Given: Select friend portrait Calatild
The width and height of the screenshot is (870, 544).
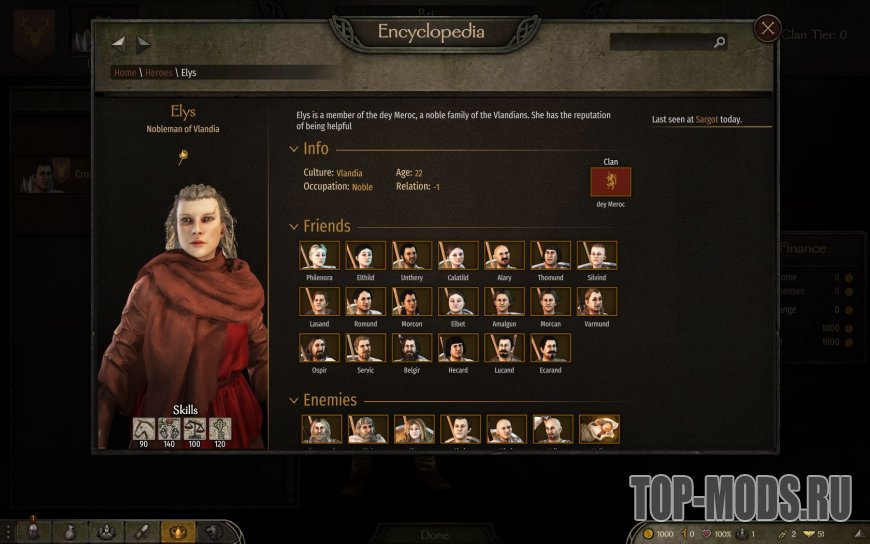Looking at the screenshot, I should 458,255.
